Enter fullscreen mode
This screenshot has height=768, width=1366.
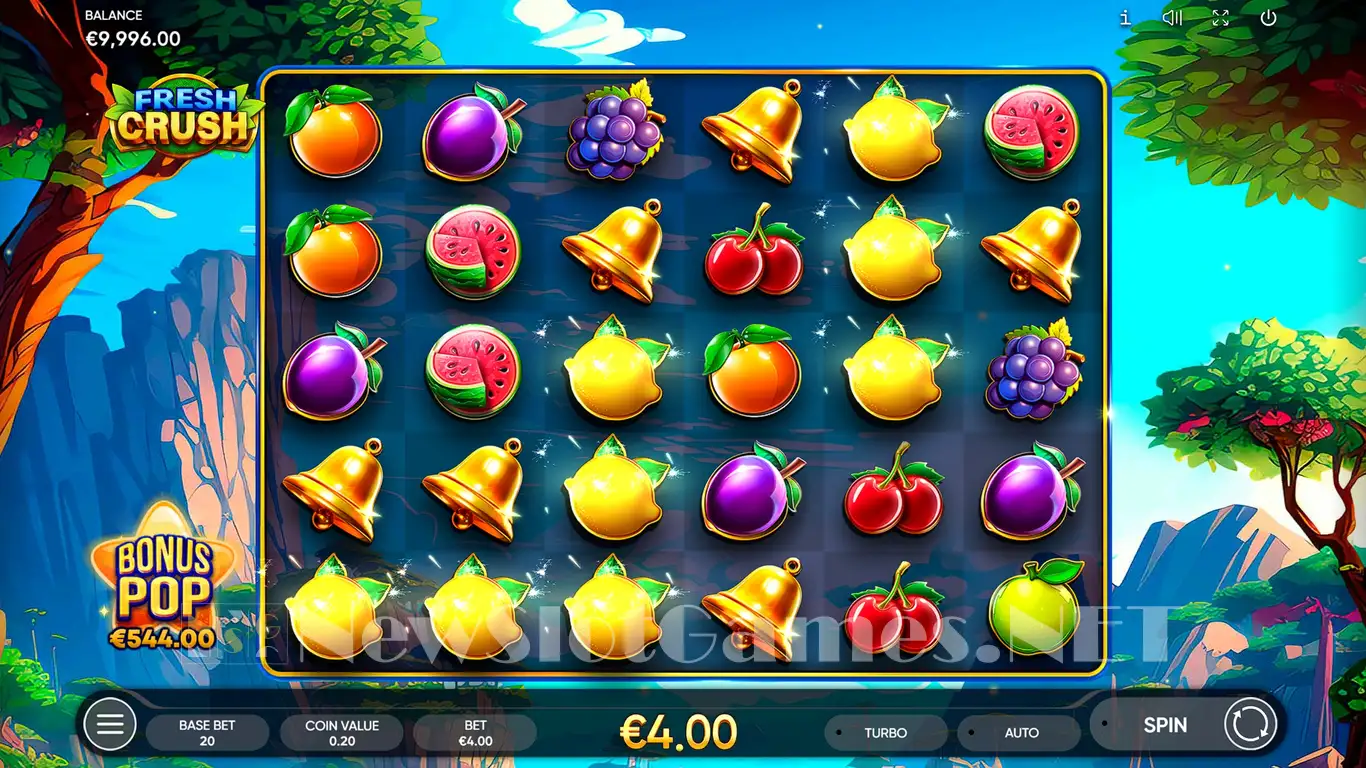(x=1220, y=18)
